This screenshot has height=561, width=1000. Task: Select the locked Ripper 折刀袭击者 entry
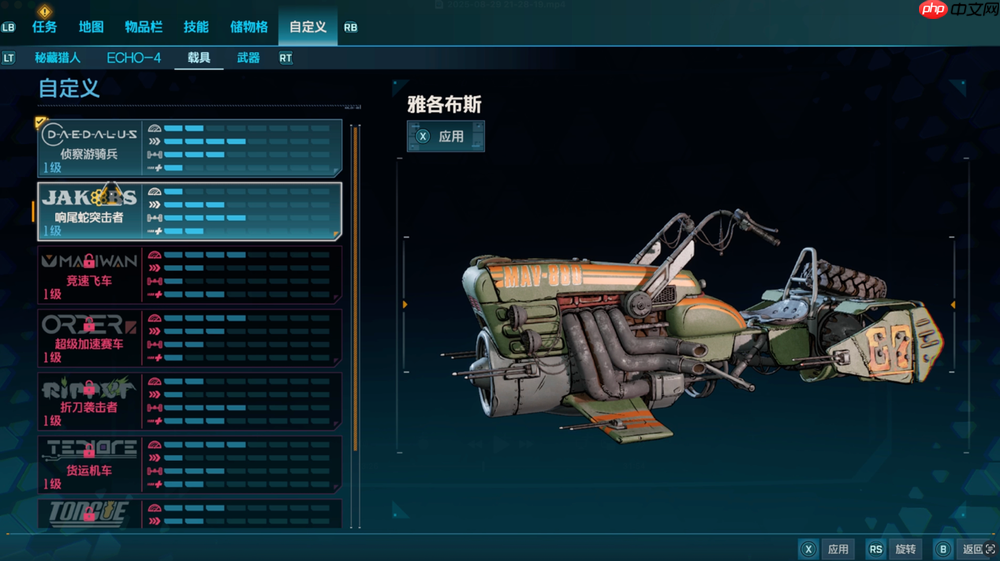tap(190, 401)
